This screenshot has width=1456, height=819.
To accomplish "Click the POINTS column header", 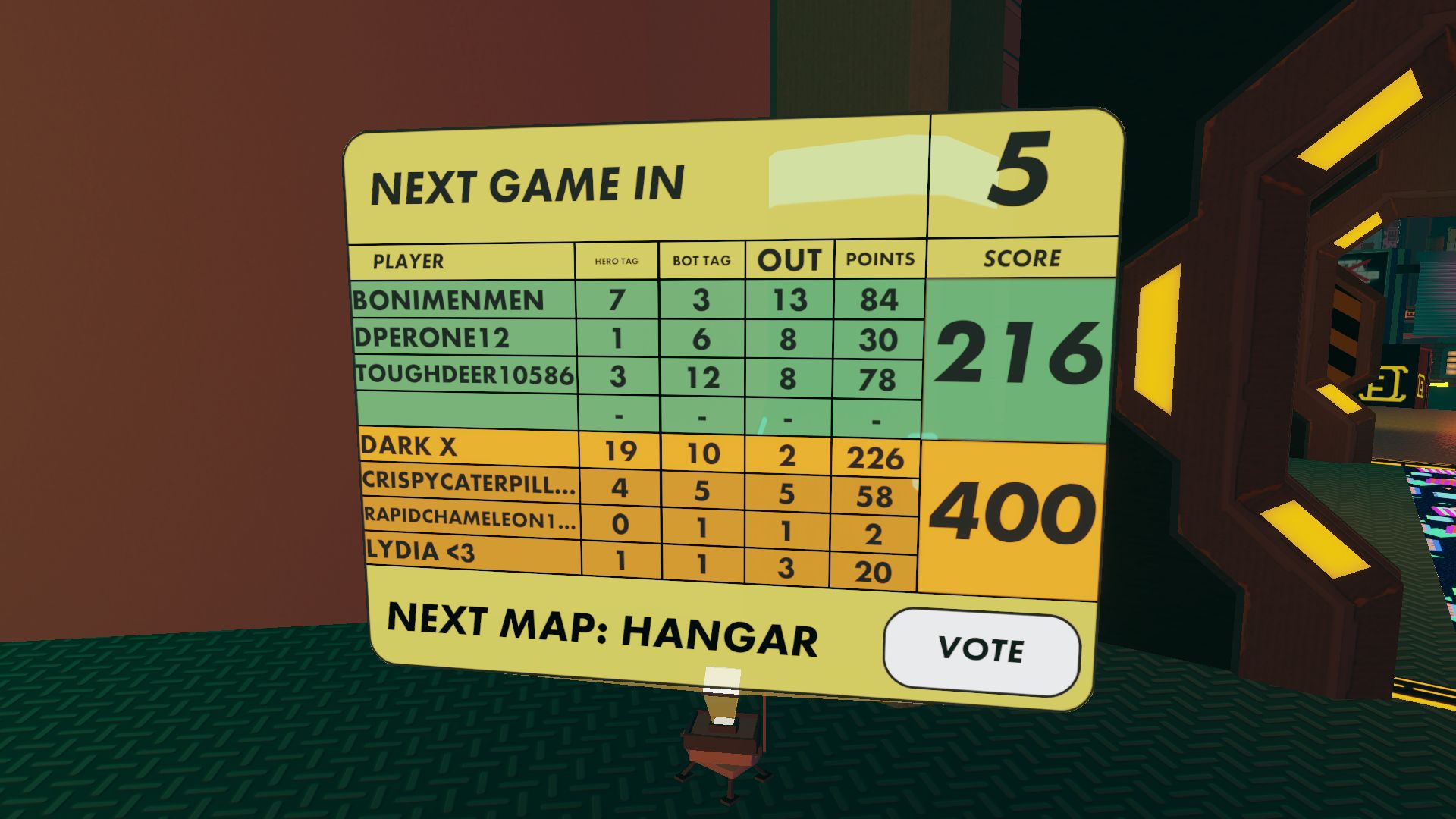I will 878,259.
